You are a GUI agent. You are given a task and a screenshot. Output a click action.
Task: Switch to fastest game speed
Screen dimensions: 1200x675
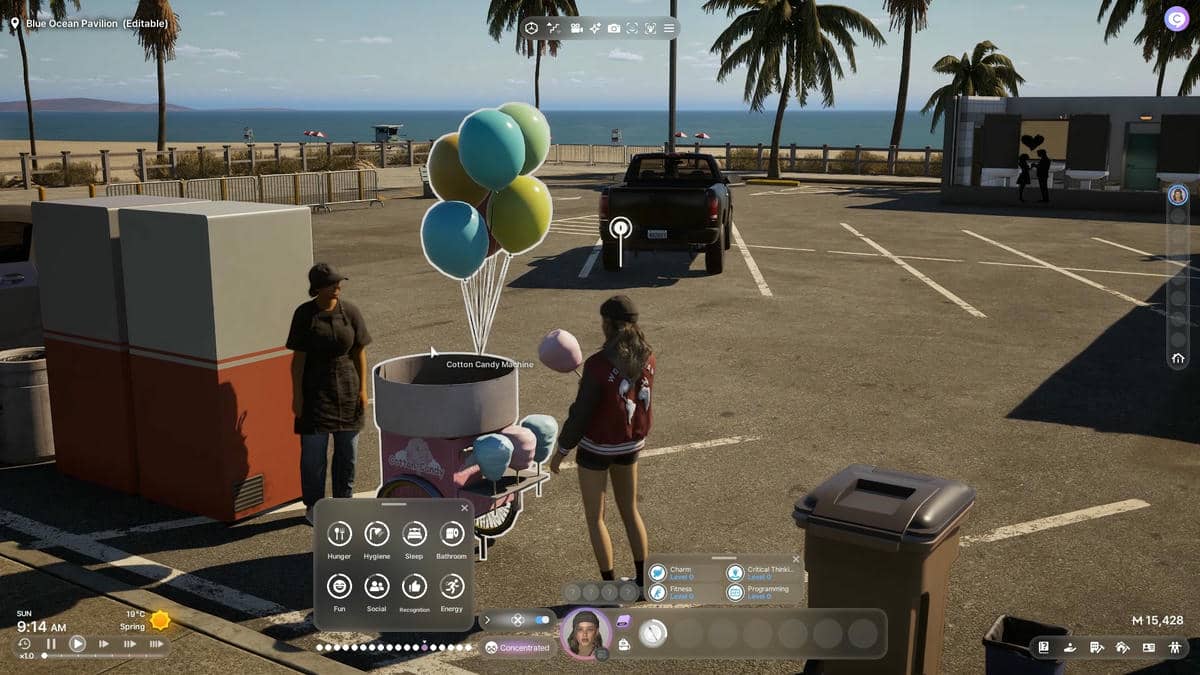click(156, 644)
